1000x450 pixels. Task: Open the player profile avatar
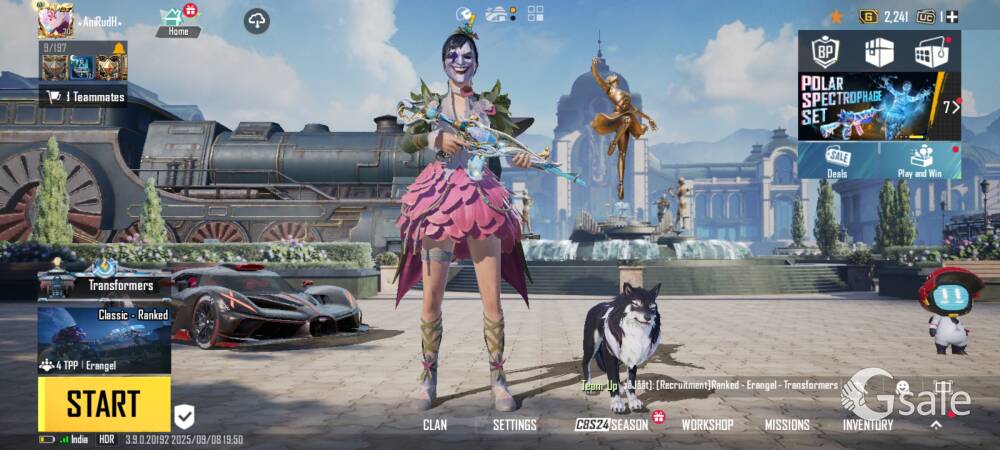[x=56, y=19]
